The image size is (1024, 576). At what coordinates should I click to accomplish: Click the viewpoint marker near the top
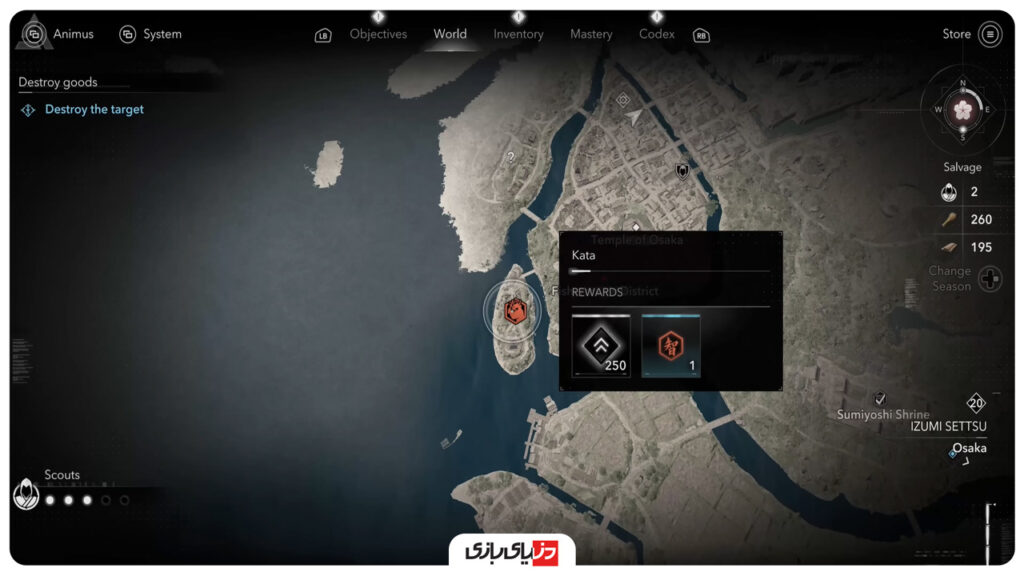tap(623, 100)
